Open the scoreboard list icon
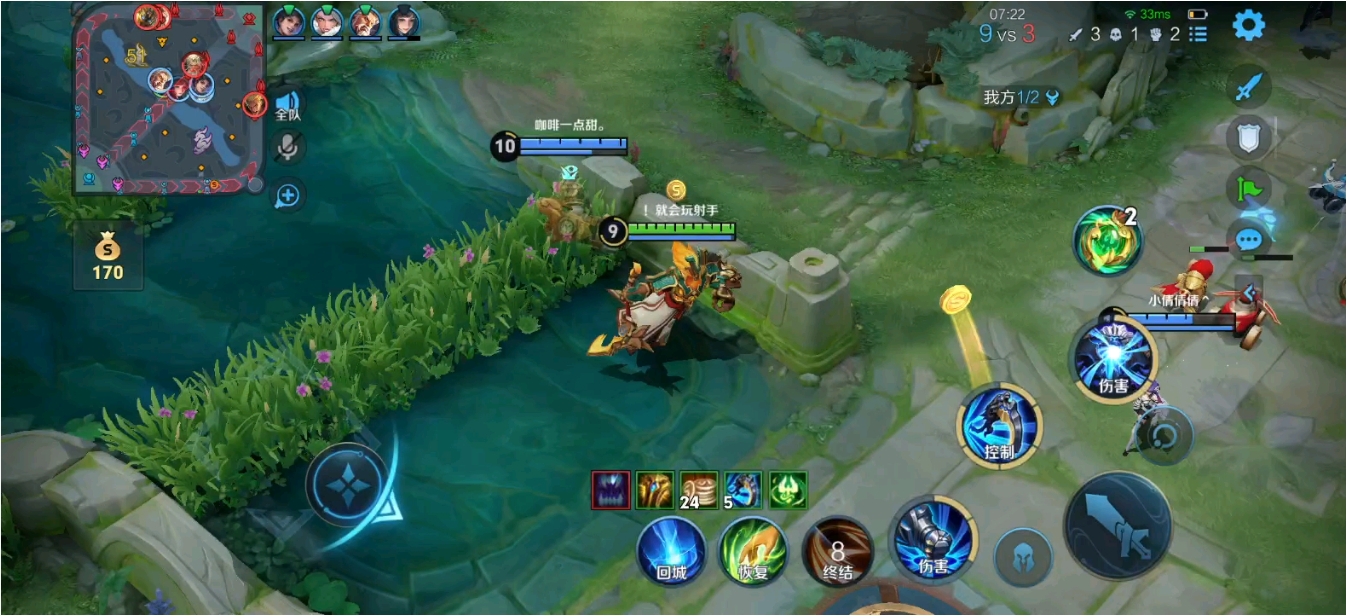 [x=1198, y=34]
